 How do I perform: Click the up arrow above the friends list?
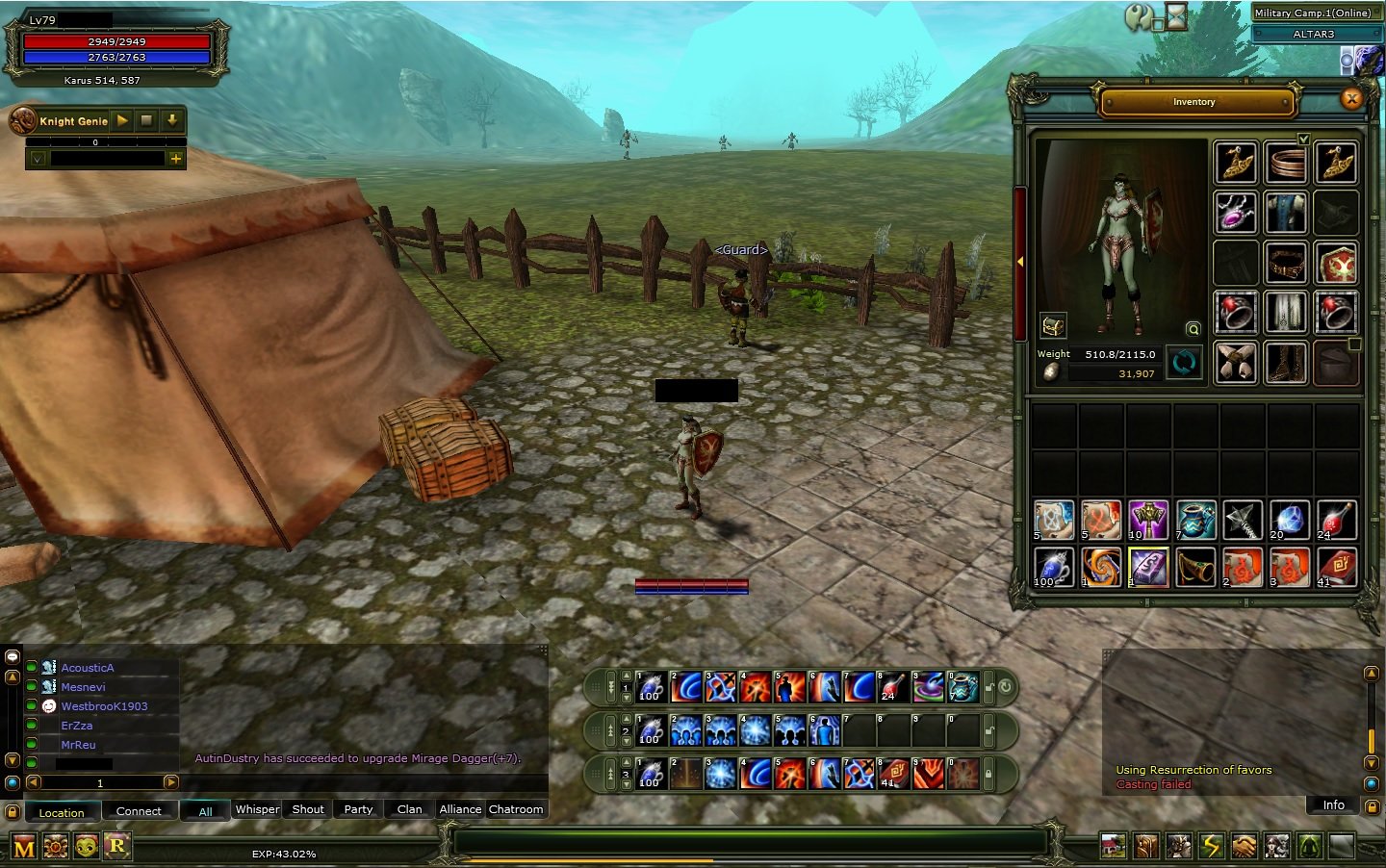[12, 677]
